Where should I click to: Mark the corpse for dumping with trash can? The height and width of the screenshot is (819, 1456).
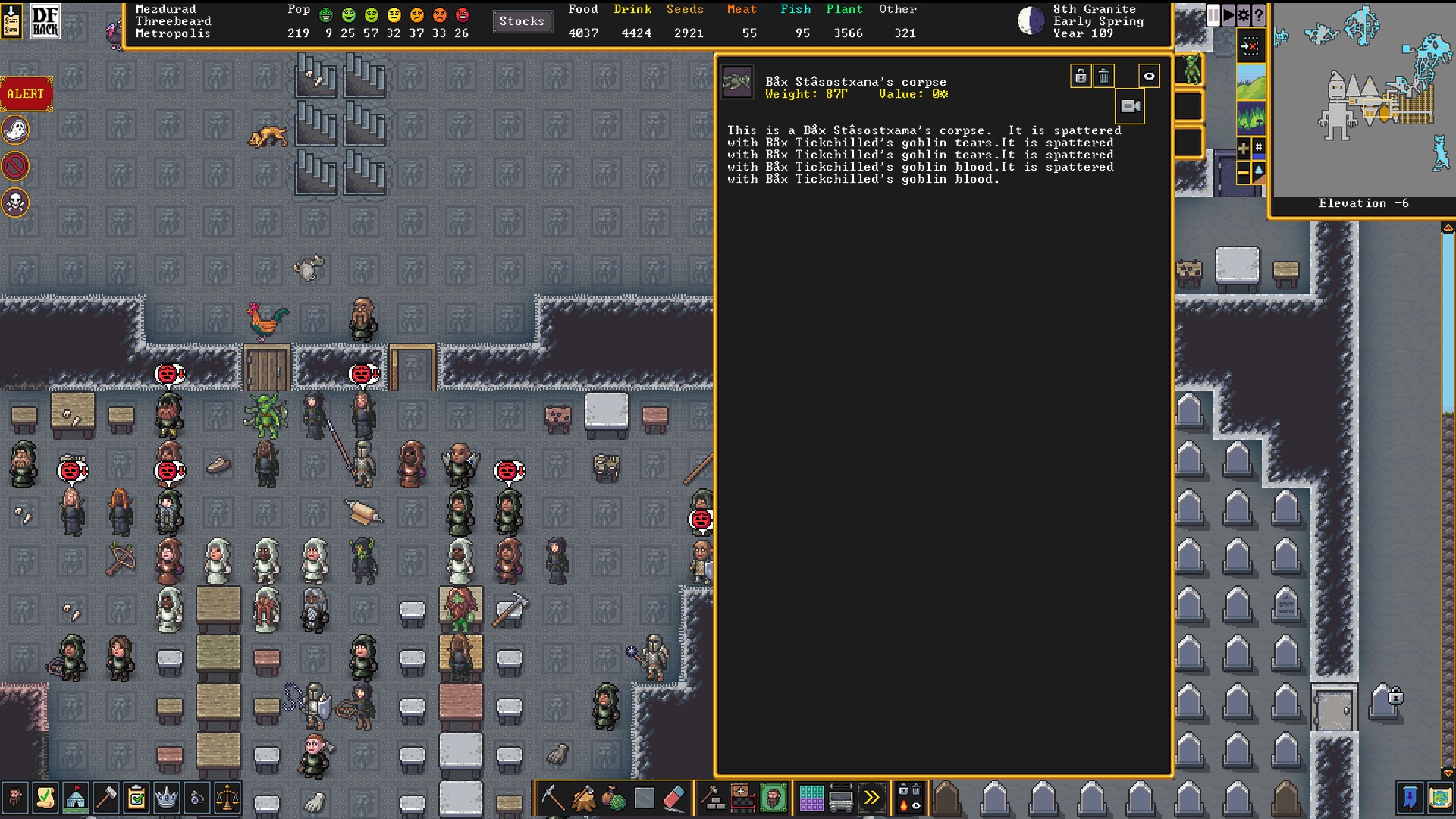click(x=1104, y=76)
